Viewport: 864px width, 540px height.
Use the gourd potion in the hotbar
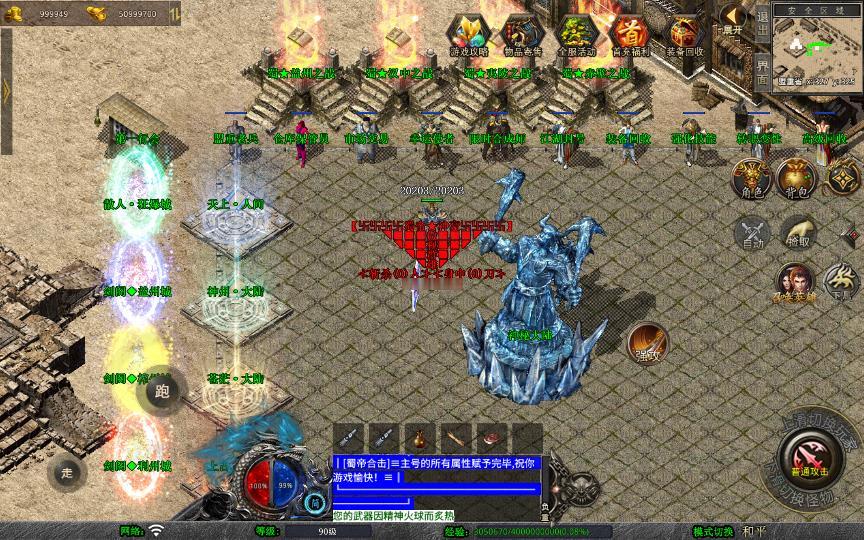pos(420,438)
